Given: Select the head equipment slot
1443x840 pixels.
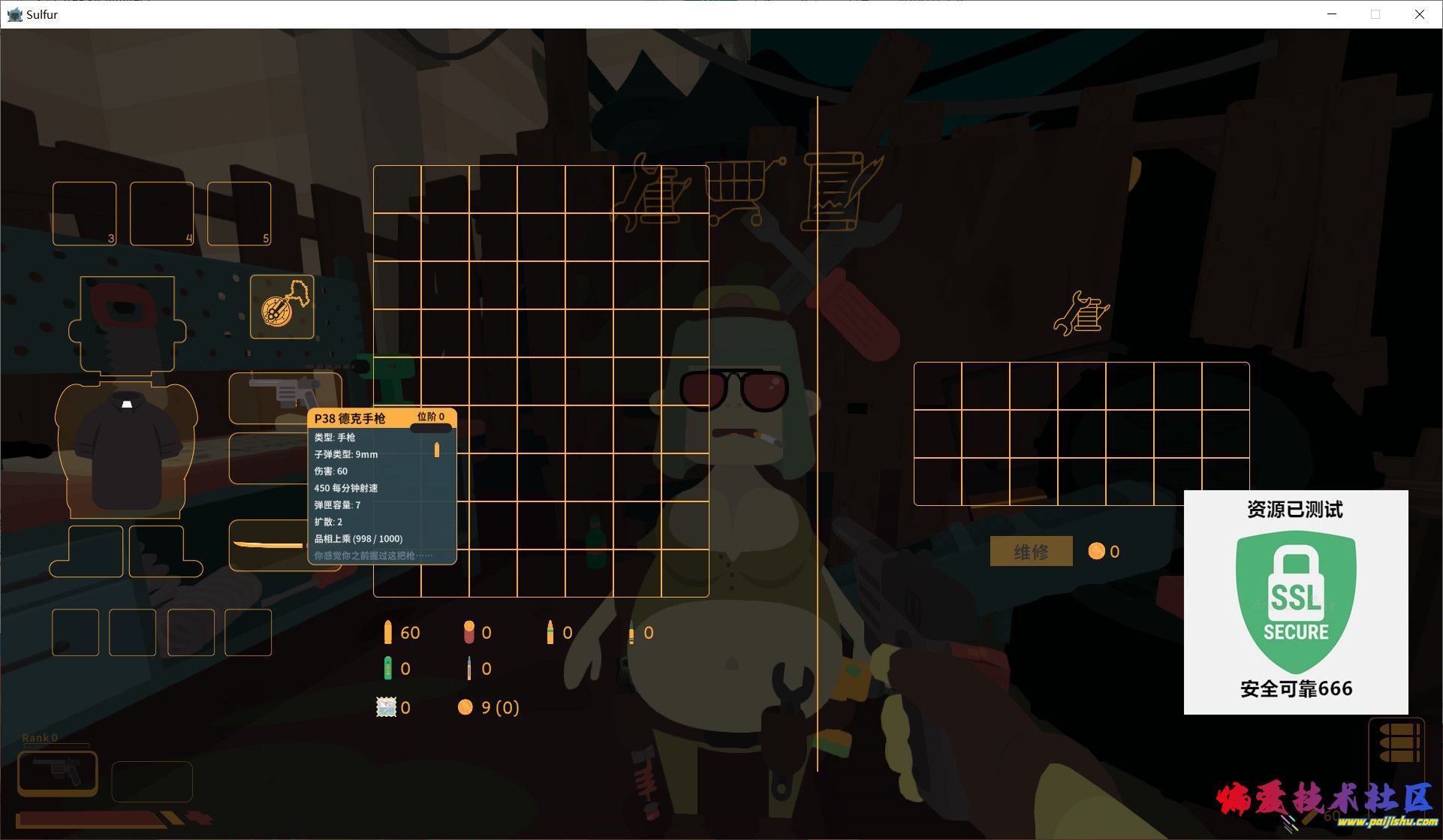Looking at the screenshot, I should click(x=128, y=324).
